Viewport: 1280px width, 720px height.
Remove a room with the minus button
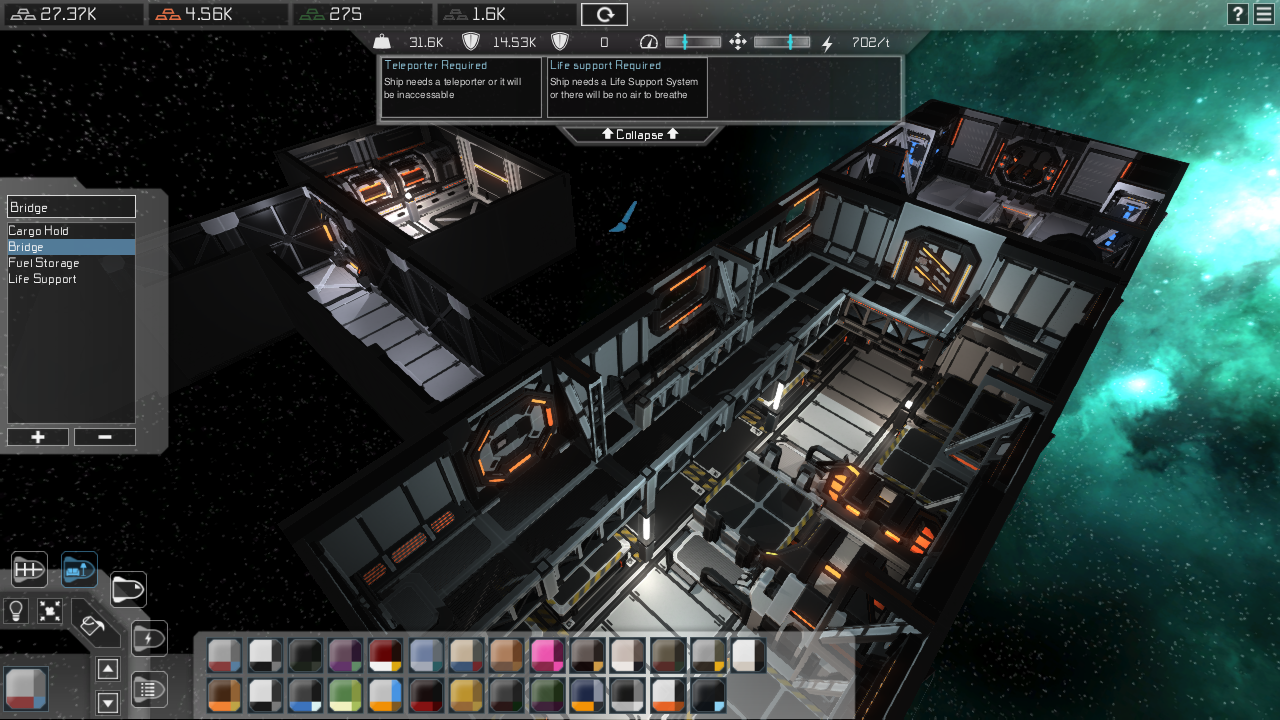(104, 437)
